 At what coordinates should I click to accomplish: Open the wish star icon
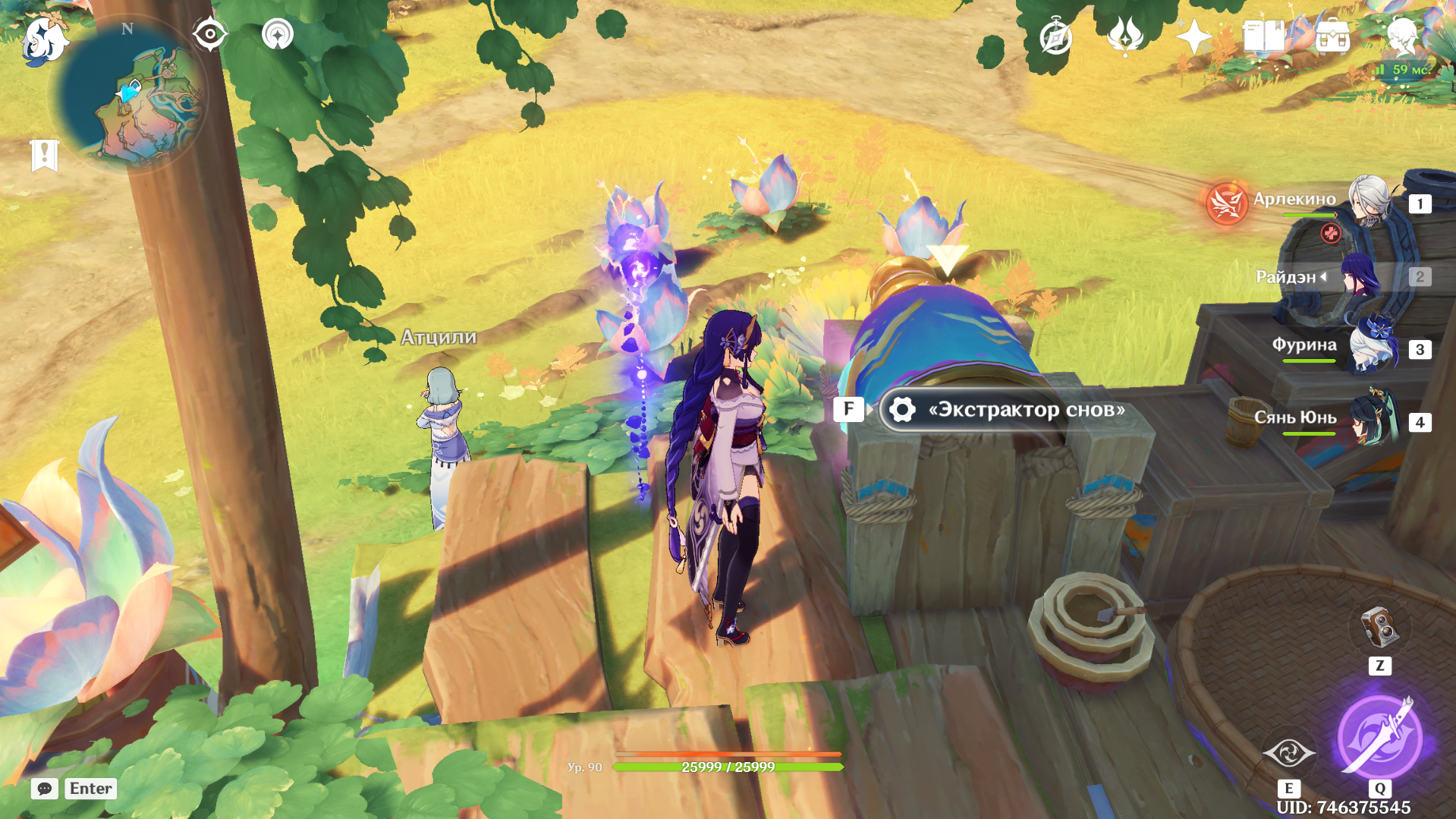pyautogui.click(x=1193, y=36)
